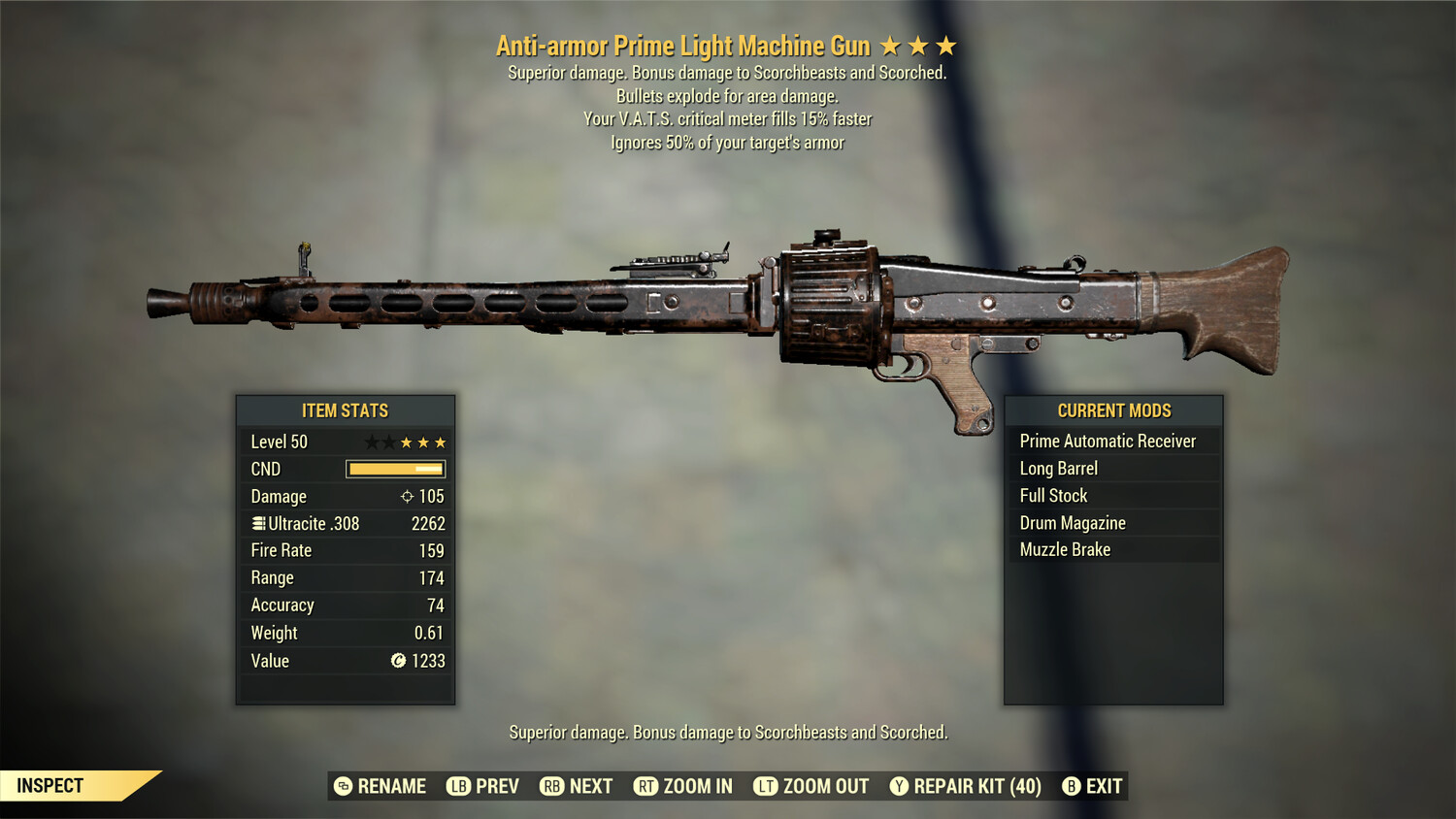The width and height of the screenshot is (1456, 819).
Task: Click the RT Zoom In icon
Action: pyautogui.click(x=645, y=786)
